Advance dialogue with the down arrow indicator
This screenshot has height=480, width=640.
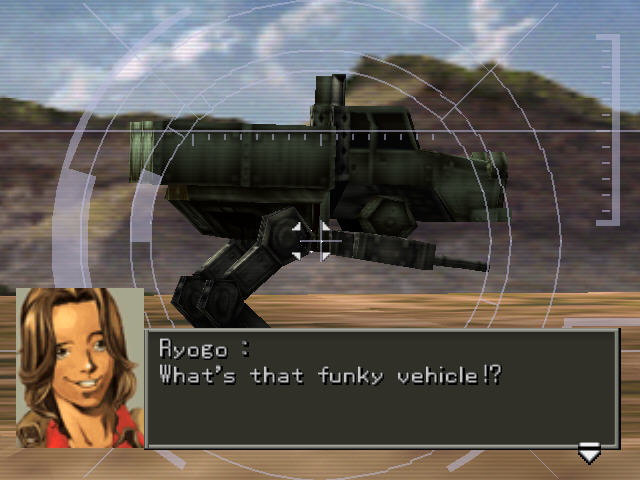pos(589,454)
